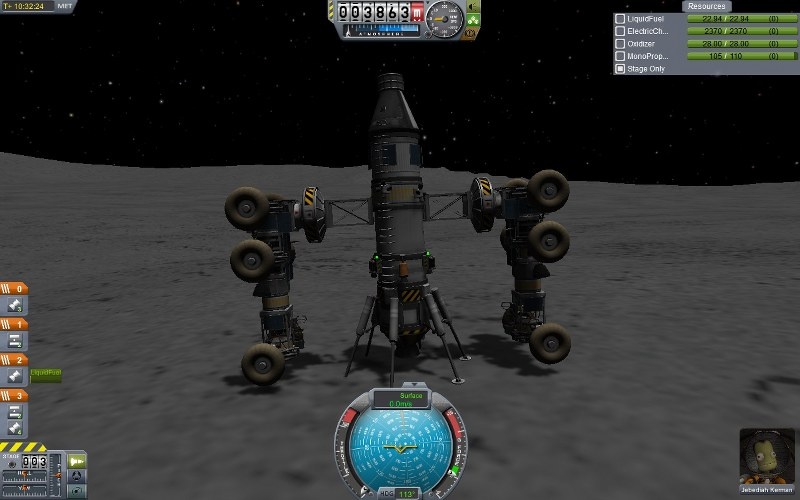The width and height of the screenshot is (800, 500).
Task: Tick the ElectricCharge resource checkbox
Action: [620, 32]
